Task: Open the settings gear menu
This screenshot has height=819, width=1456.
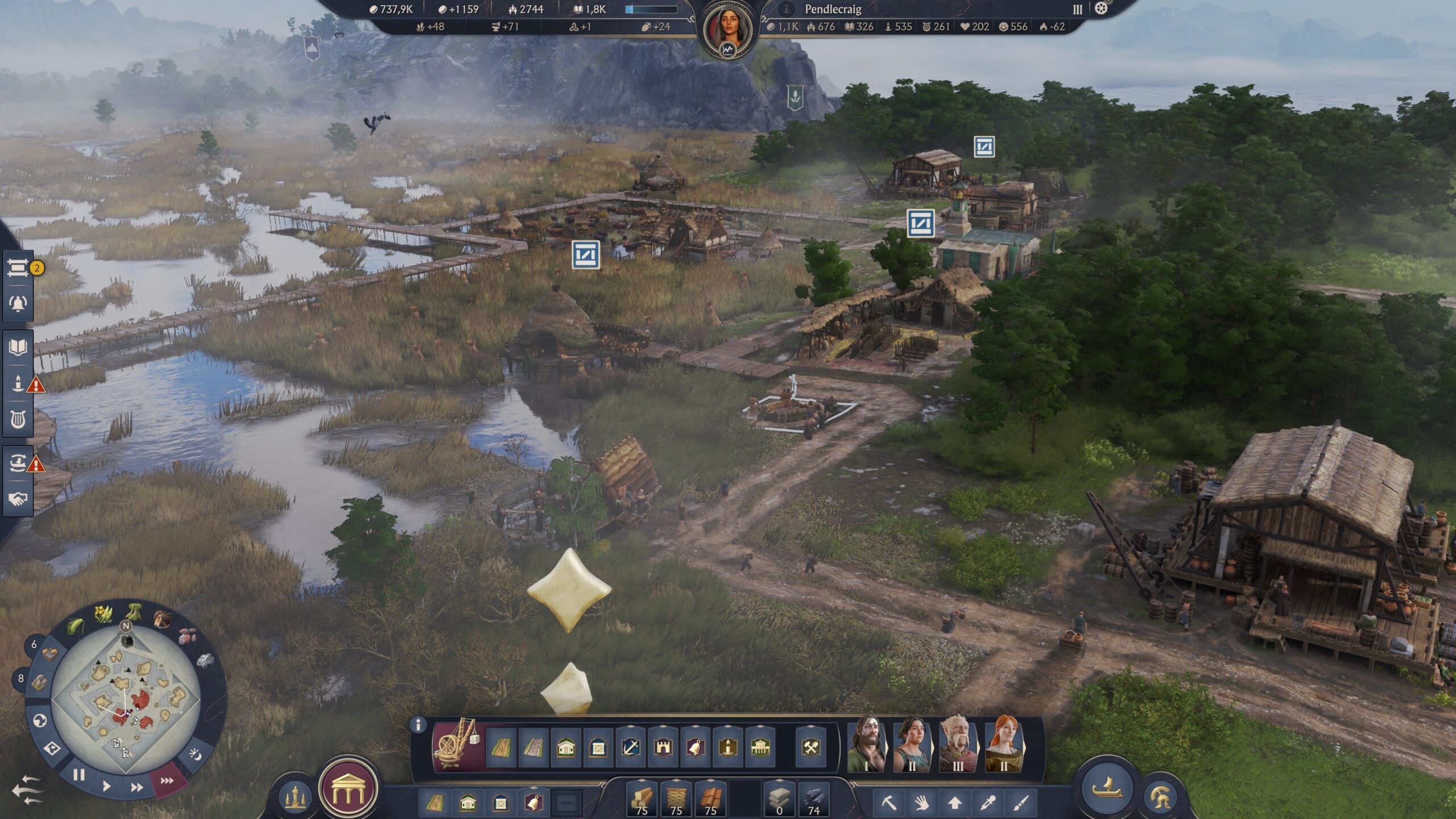Action: (x=1101, y=9)
